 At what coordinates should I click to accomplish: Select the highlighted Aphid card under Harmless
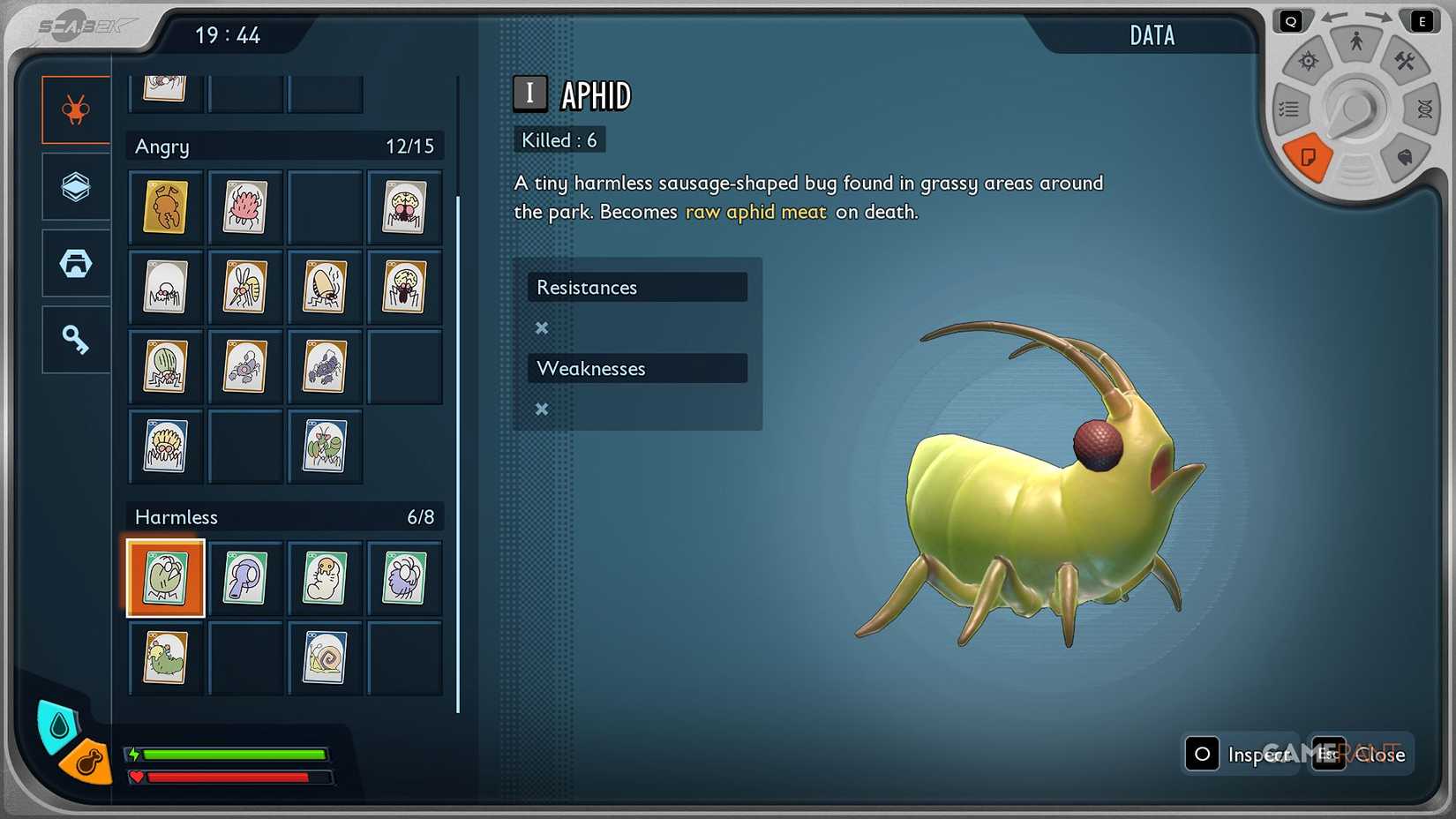[x=165, y=578]
